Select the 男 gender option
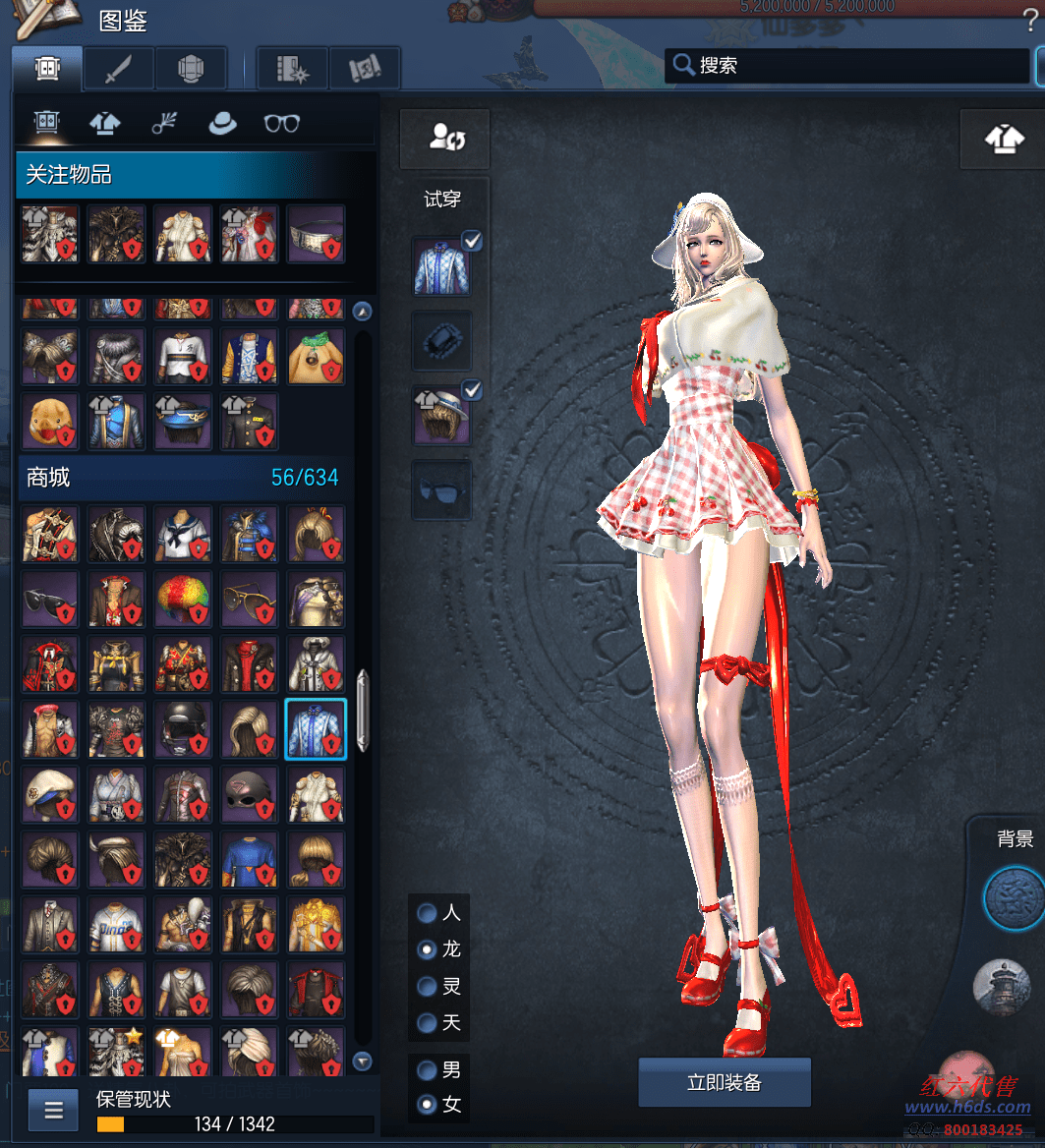 [x=428, y=1069]
